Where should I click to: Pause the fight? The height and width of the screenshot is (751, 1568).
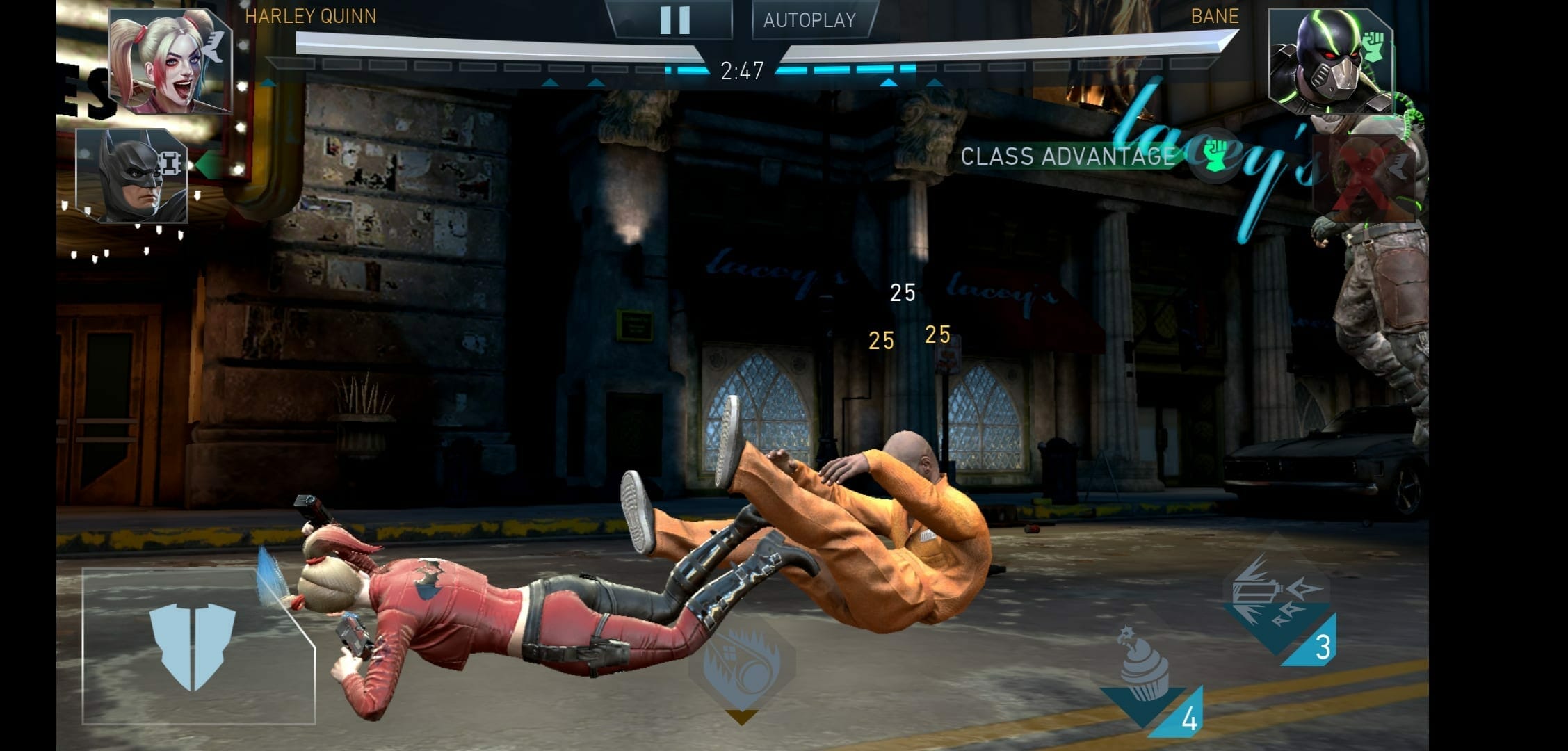(674, 20)
